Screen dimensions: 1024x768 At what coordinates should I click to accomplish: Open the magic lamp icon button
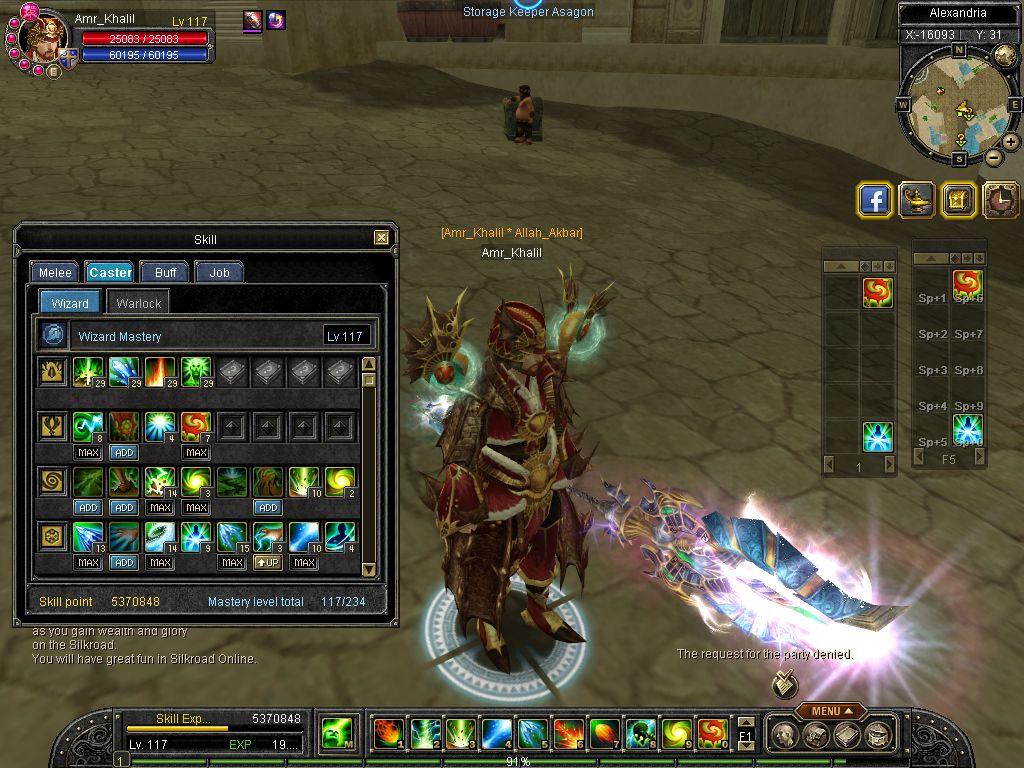click(916, 200)
